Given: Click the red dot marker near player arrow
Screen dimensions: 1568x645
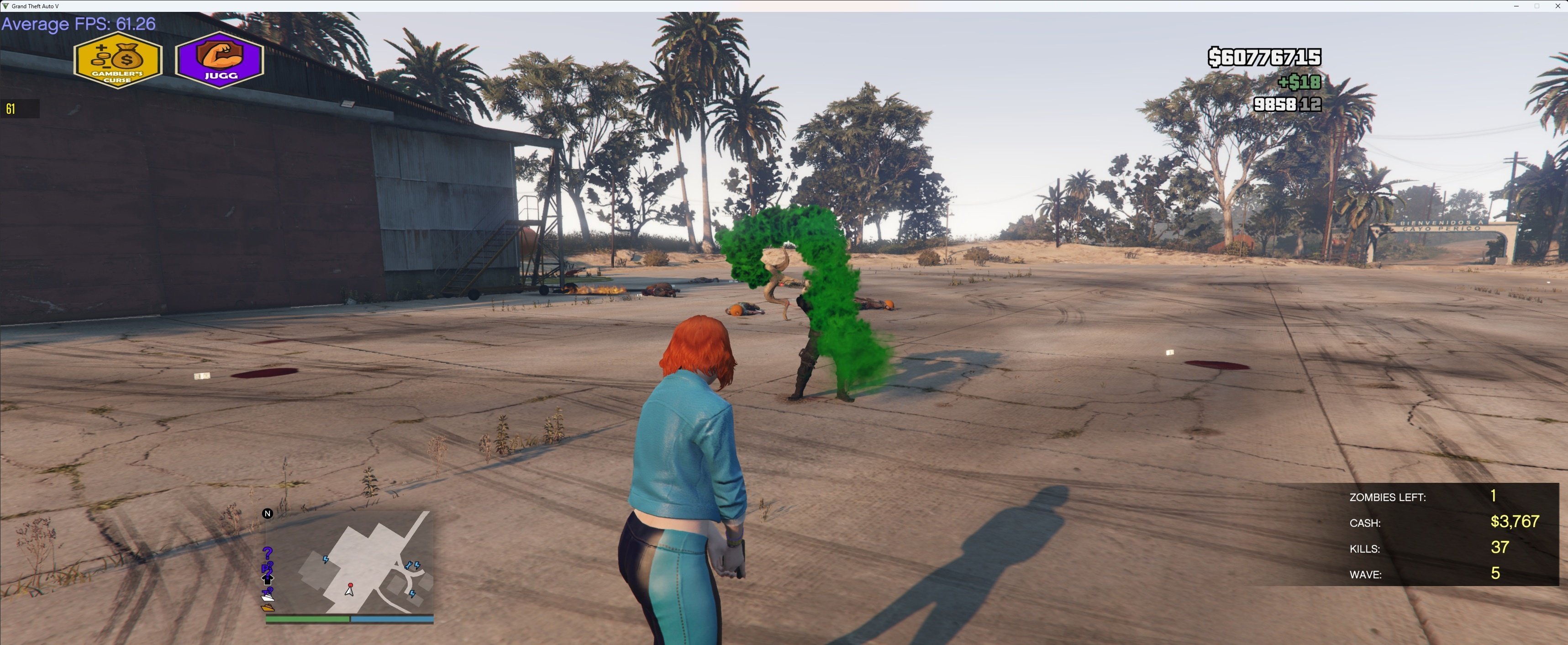Looking at the screenshot, I should (350, 585).
